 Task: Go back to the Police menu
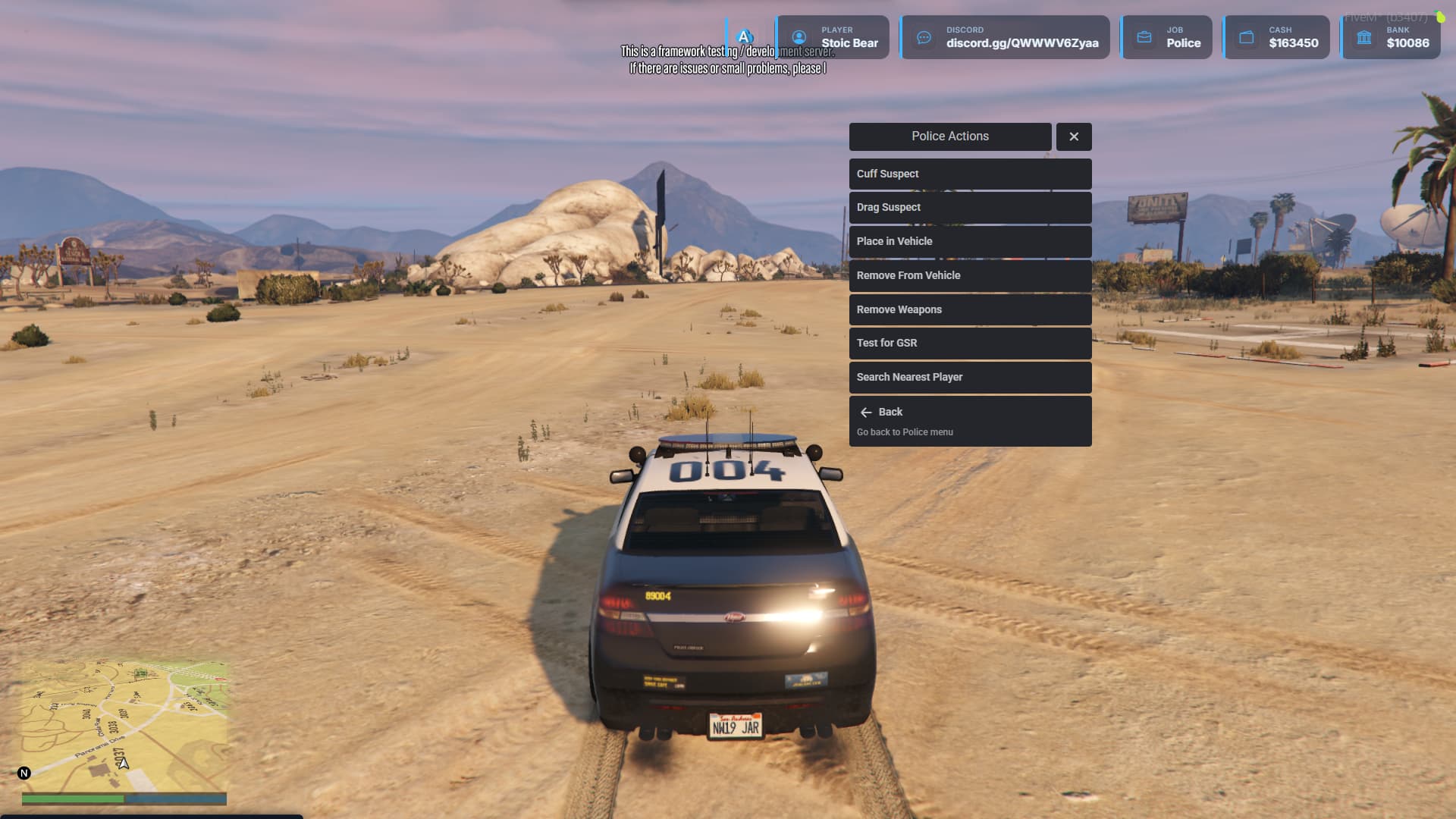click(x=969, y=421)
